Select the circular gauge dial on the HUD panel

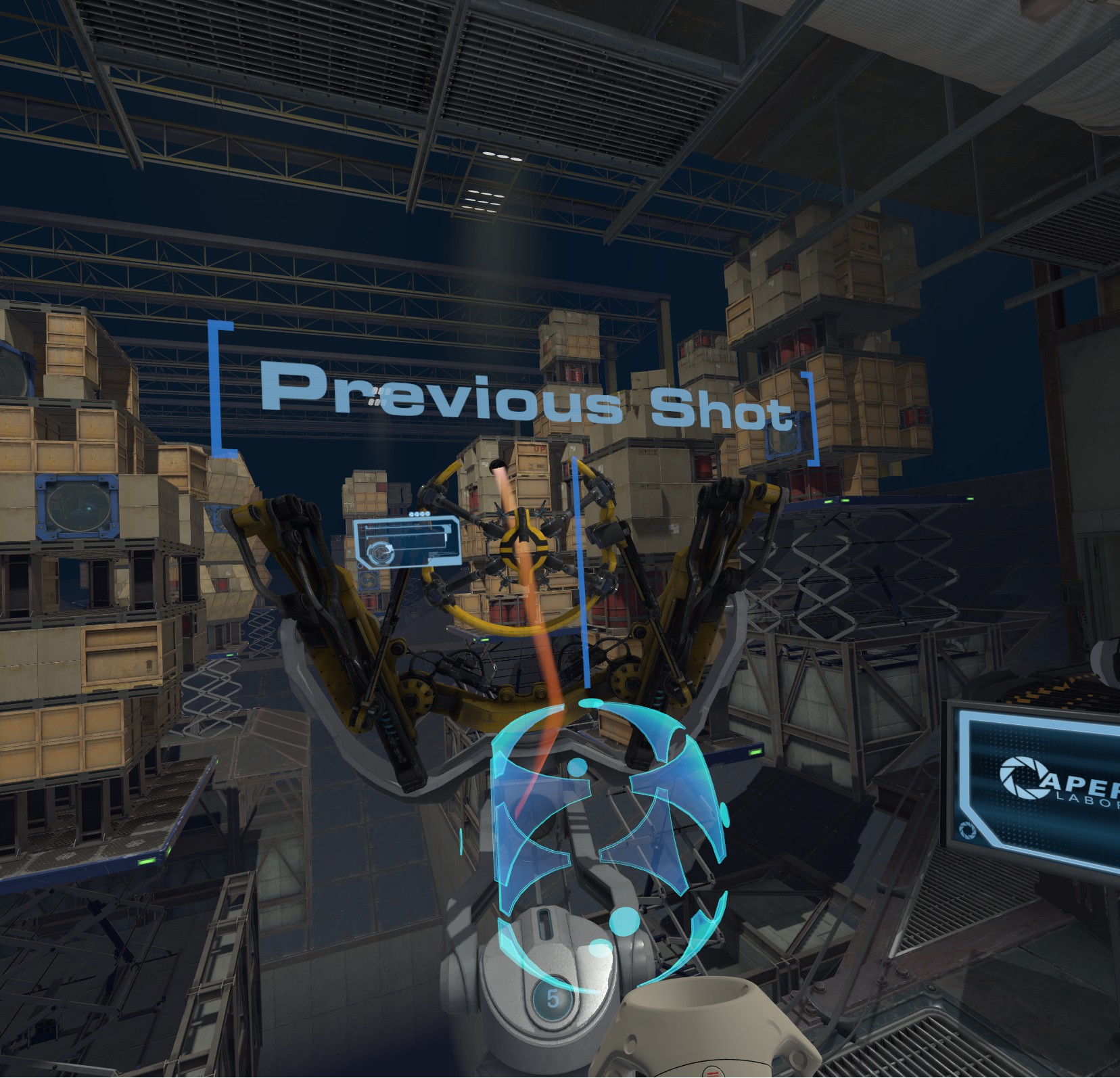click(381, 552)
